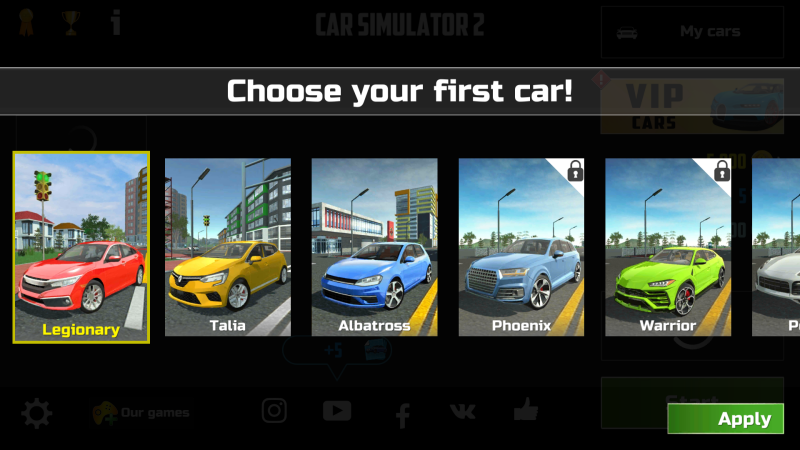800x450 pixels.
Task: Choose the locked green Warrior car
Action: point(668,247)
